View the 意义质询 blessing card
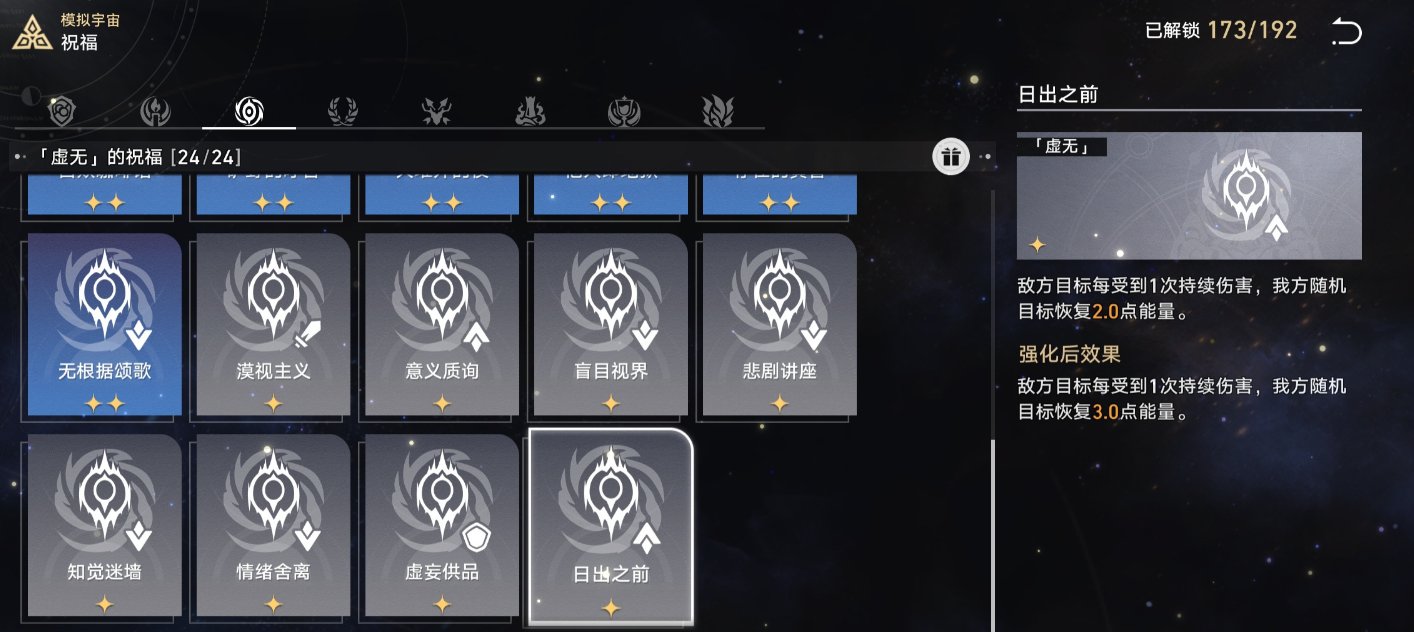The height and width of the screenshot is (632, 1414). pyautogui.click(x=442, y=325)
